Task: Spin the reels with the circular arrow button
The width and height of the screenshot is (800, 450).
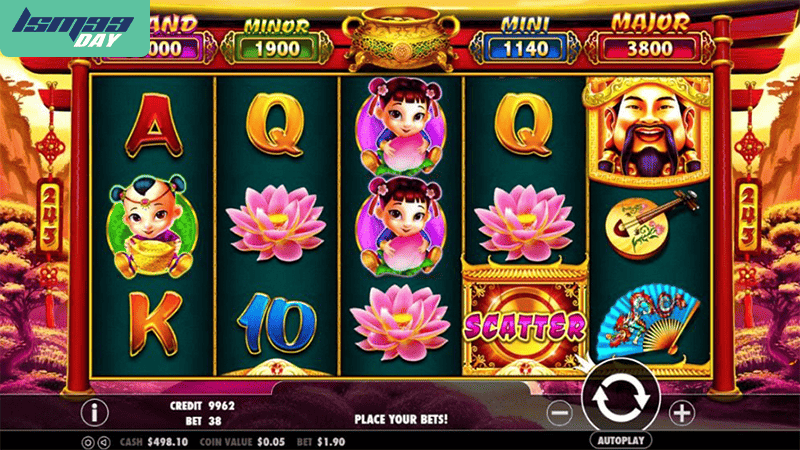Action: coord(621,399)
